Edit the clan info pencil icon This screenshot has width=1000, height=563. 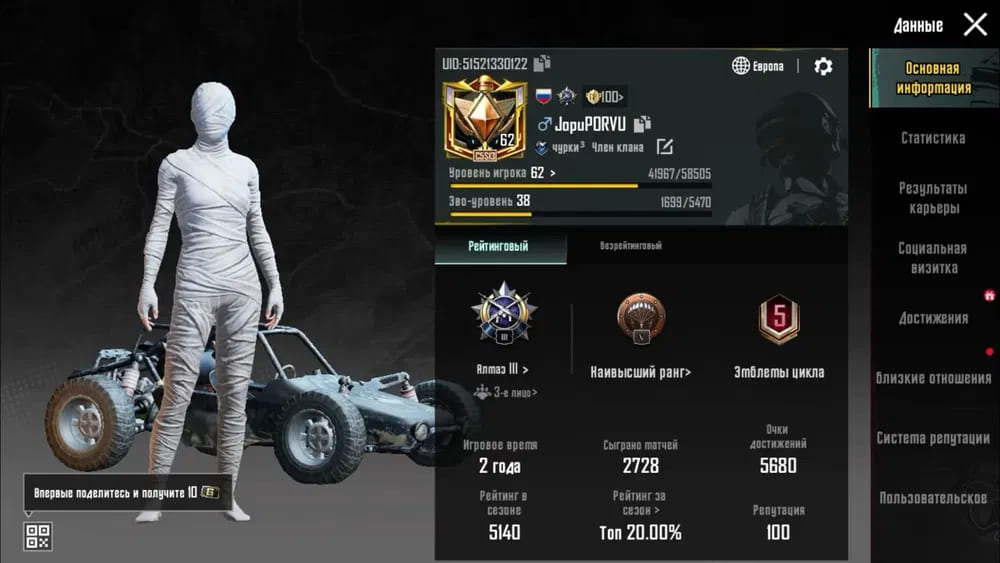(x=664, y=147)
